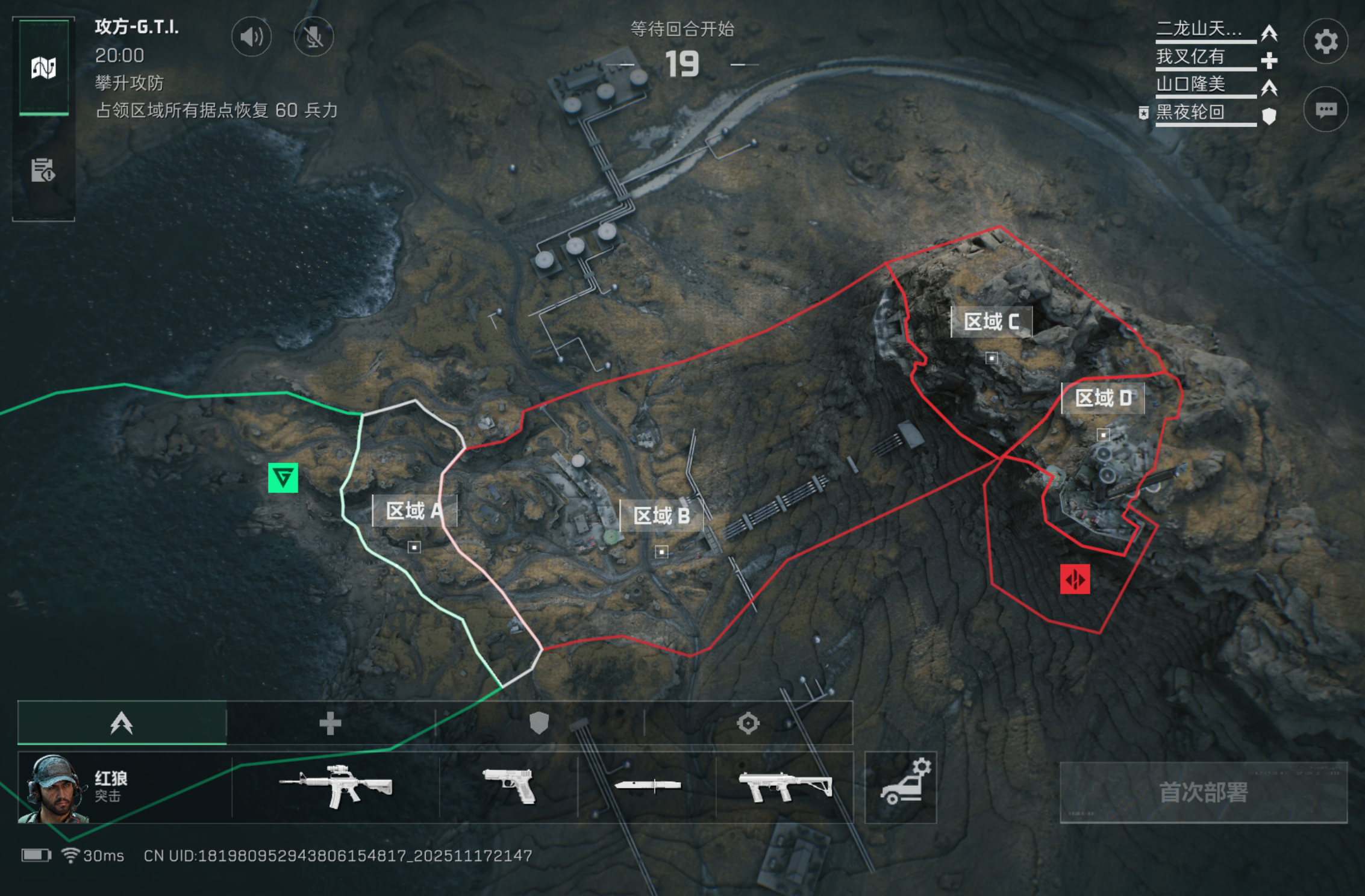This screenshot has height=896, width=1365.
Task: Select the assault rifle primary weapon slot
Action: click(336, 787)
